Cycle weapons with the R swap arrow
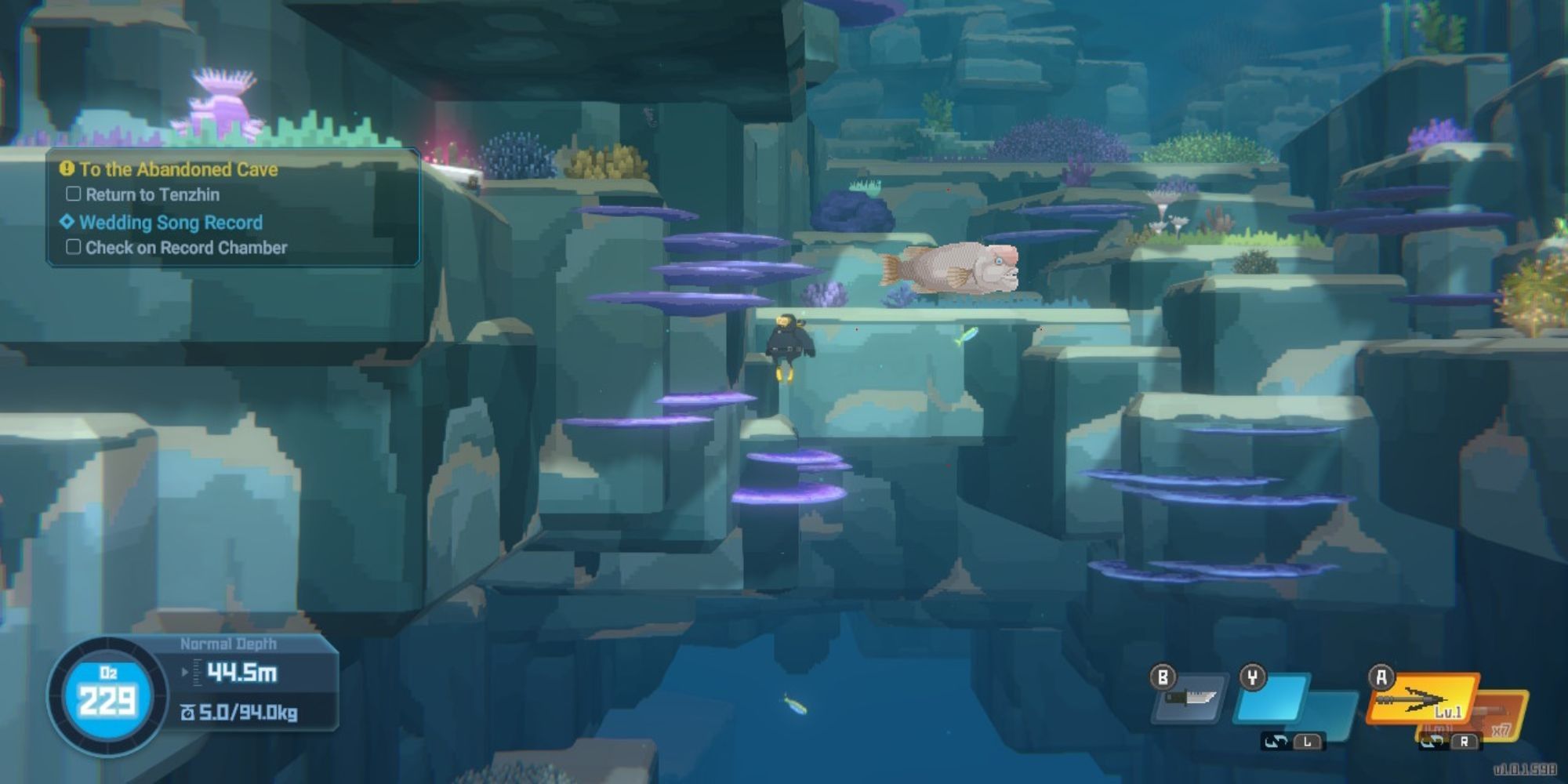 coord(1435,741)
